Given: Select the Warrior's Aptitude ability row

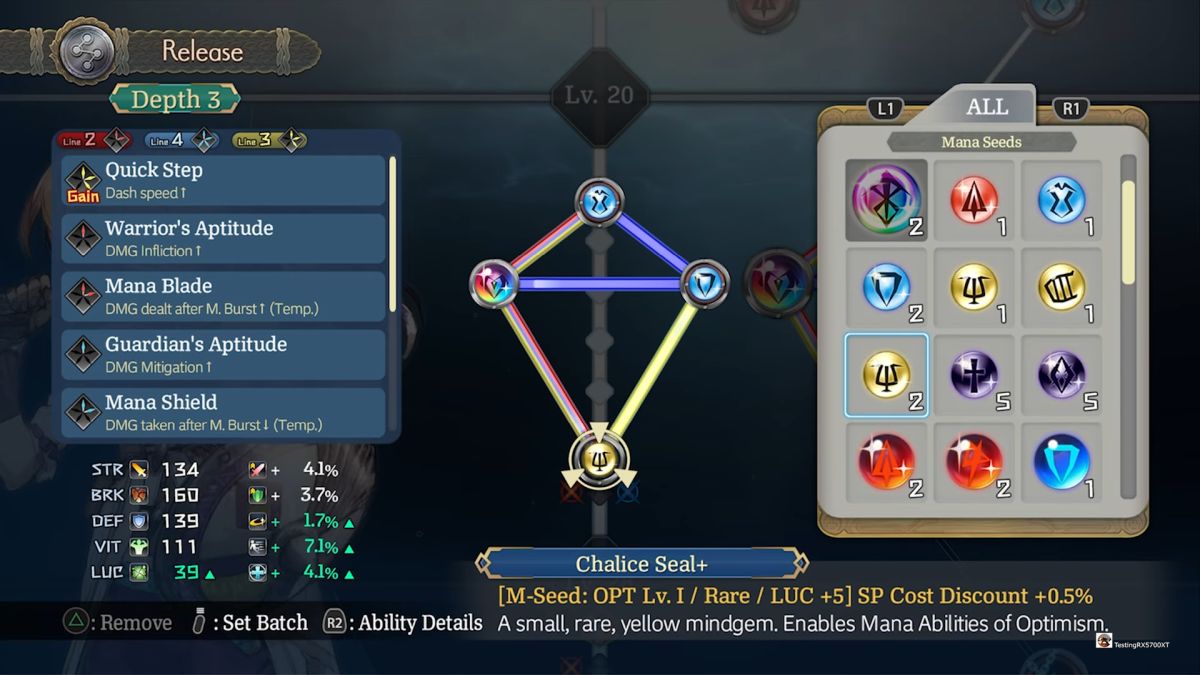Looking at the screenshot, I should (224, 238).
